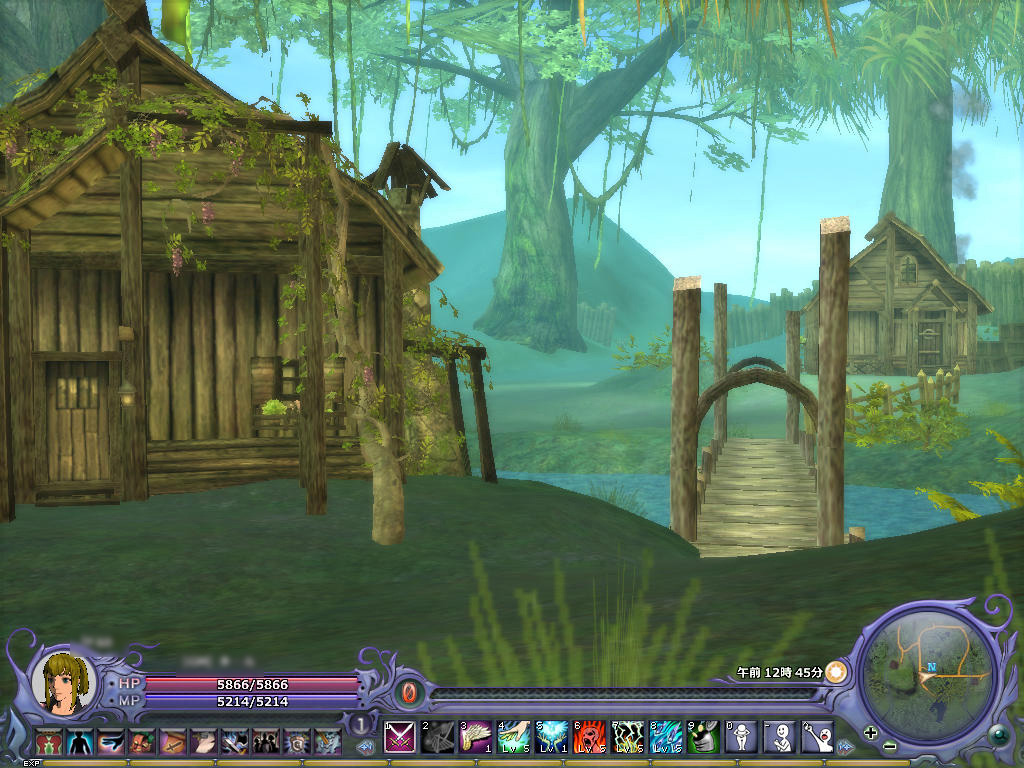
Task: Open the group silhouettes party menu icon
Action: click(x=266, y=741)
